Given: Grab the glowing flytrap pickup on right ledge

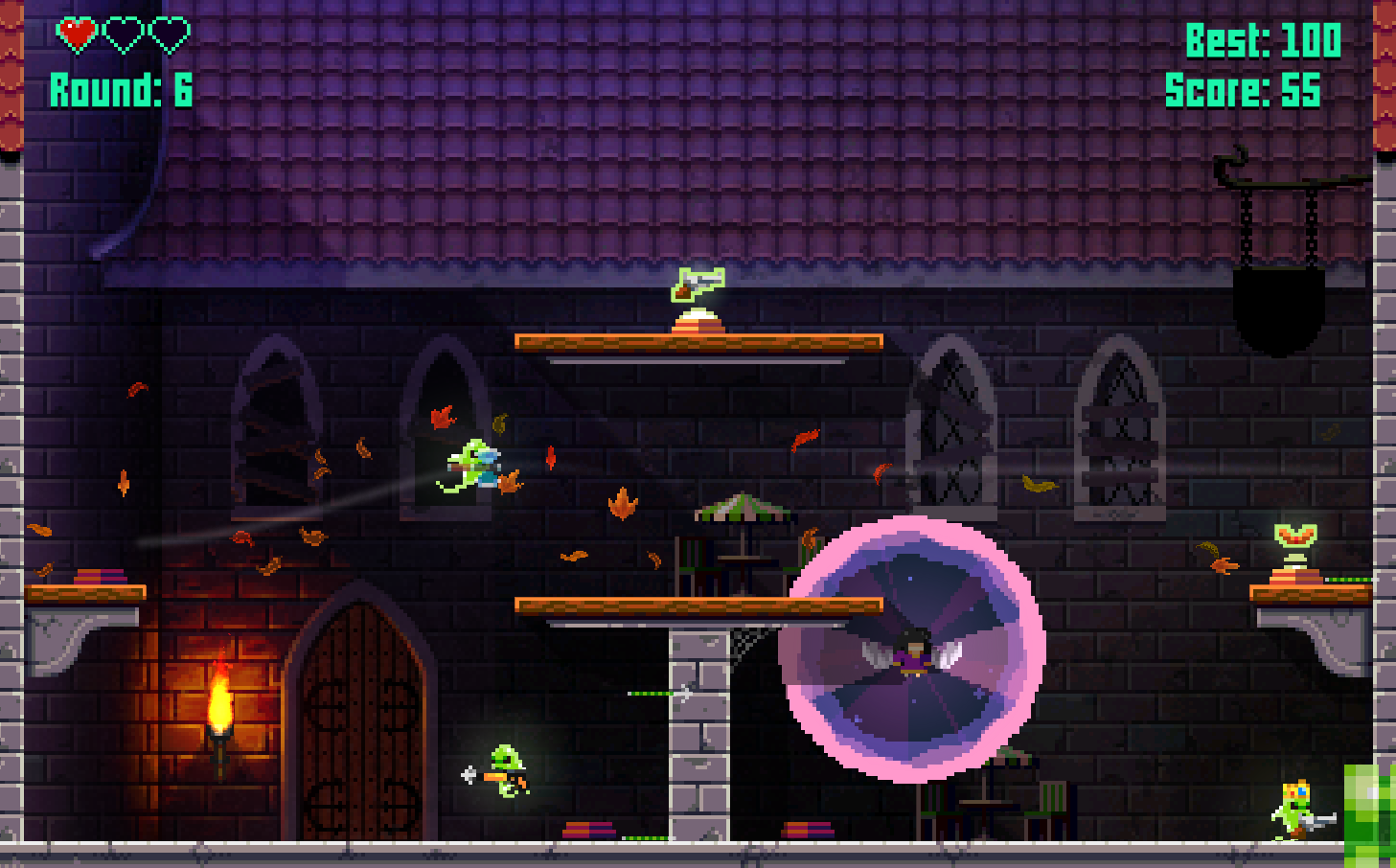Looking at the screenshot, I should click(1295, 537).
